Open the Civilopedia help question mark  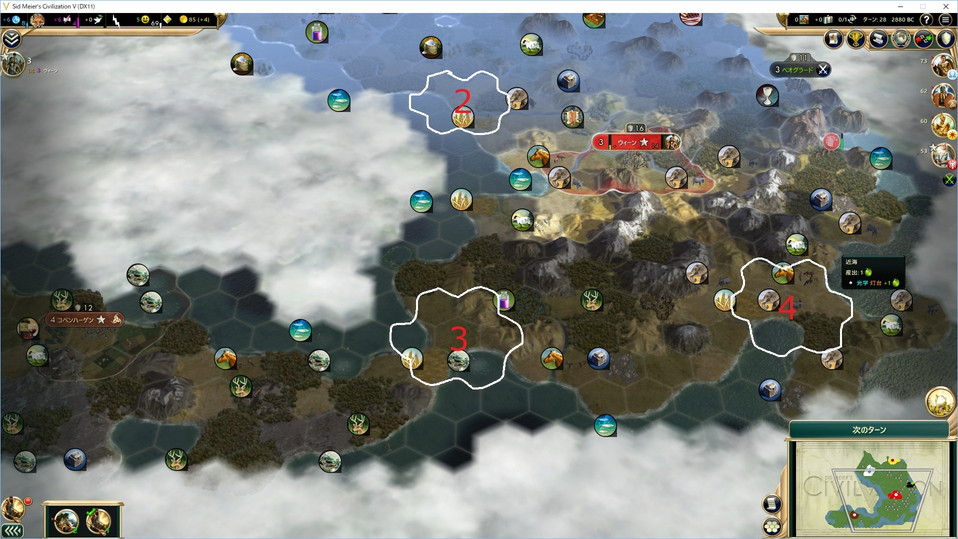tap(926, 20)
